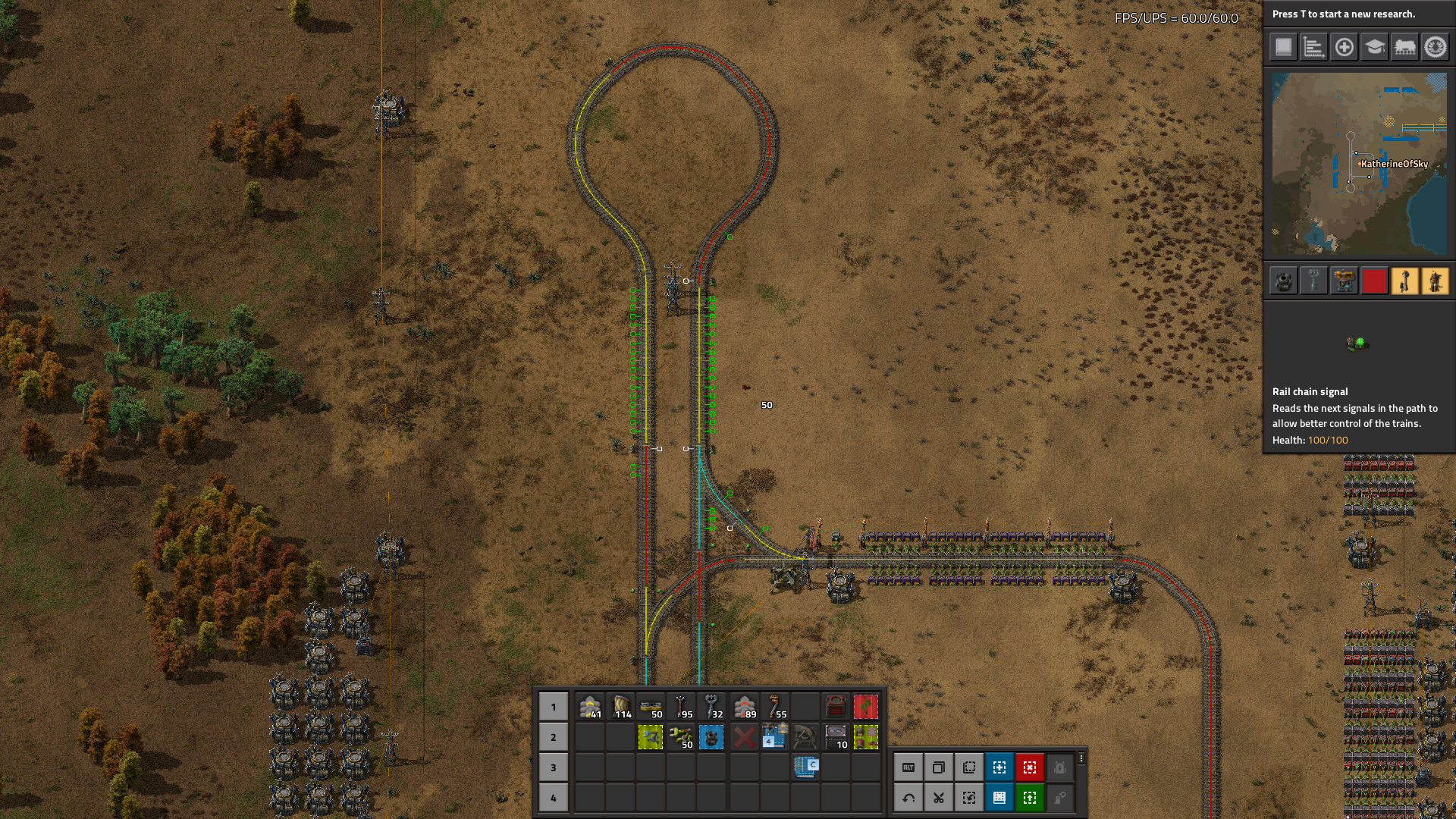Open the production statistics graph

pyautogui.click(x=1313, y=47)
